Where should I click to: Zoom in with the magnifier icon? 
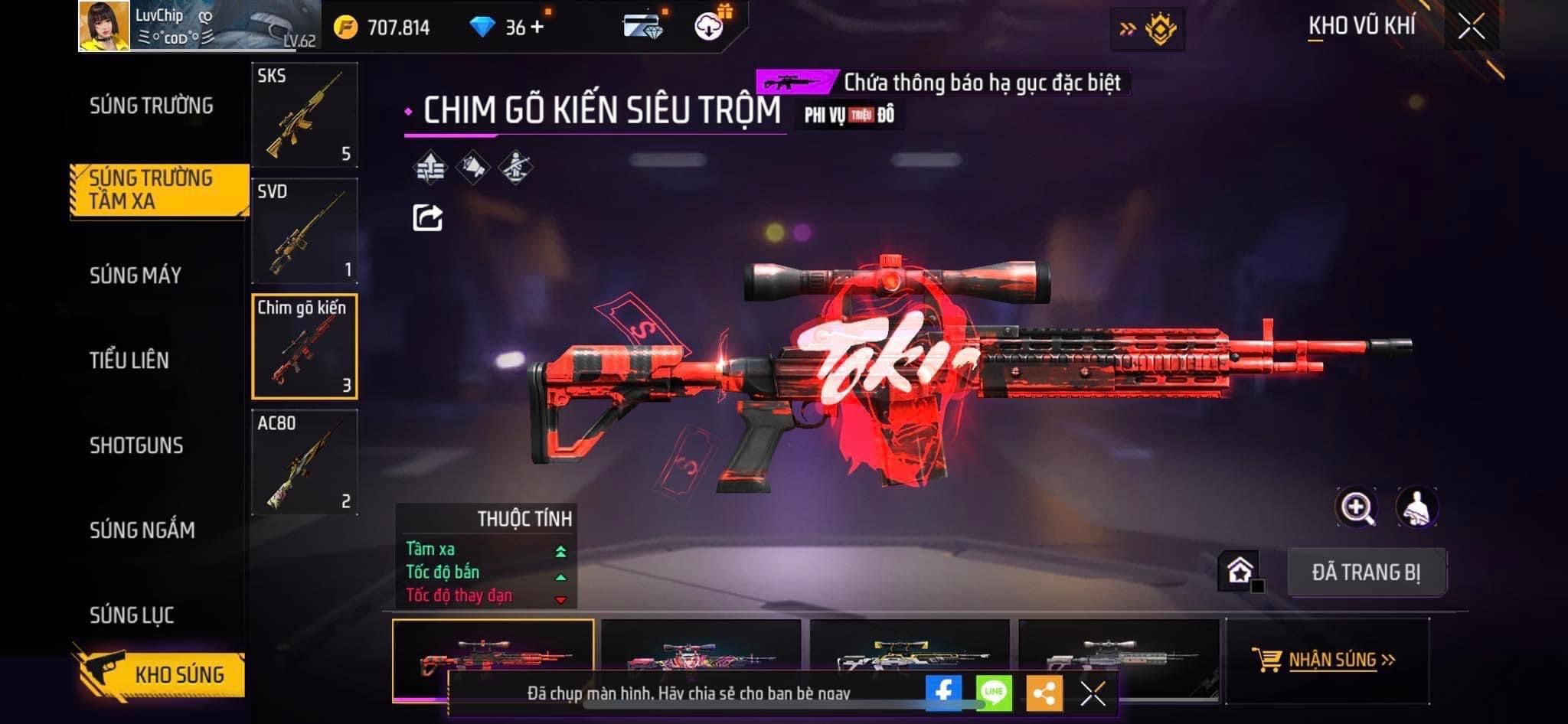pos(1356,507)
